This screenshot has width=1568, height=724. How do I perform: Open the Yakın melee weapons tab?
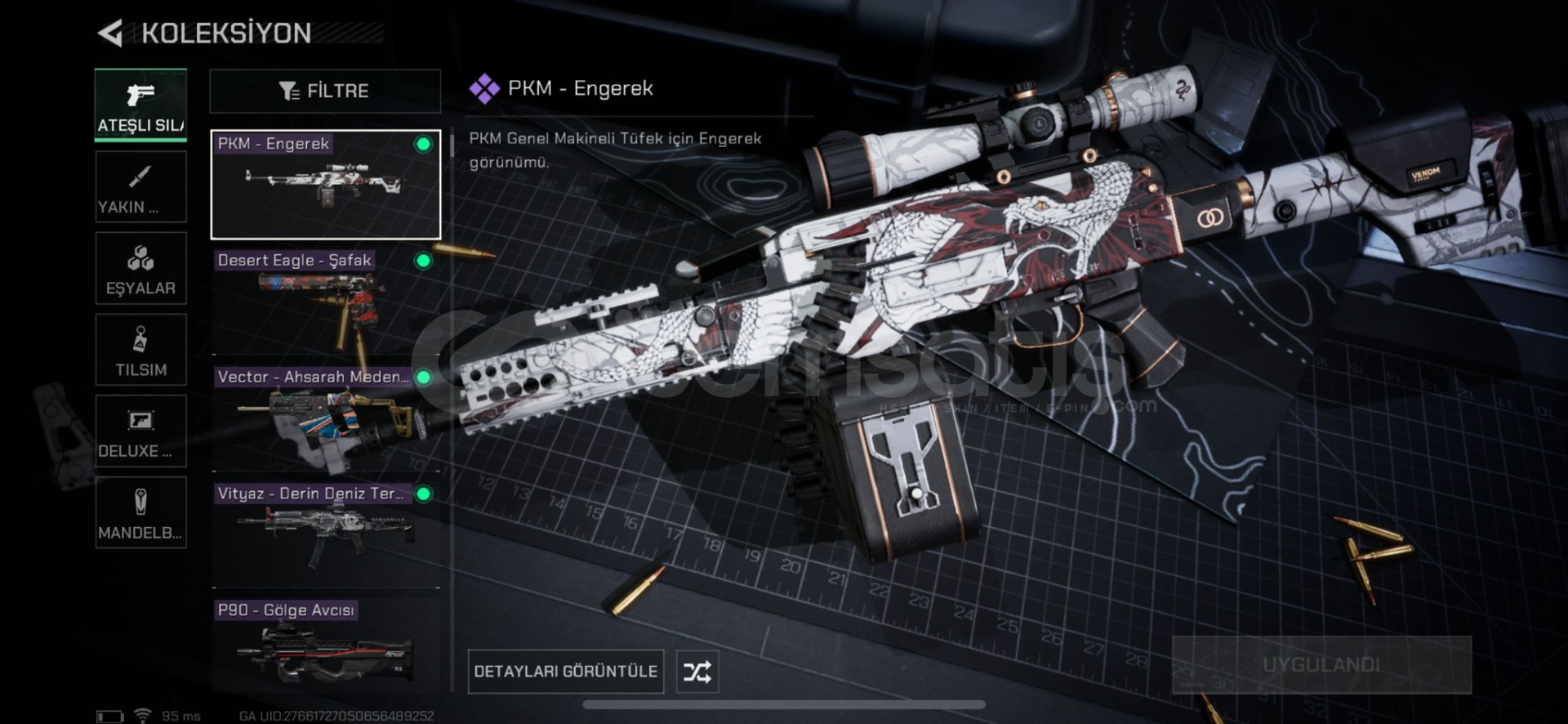tap(140, 187)
